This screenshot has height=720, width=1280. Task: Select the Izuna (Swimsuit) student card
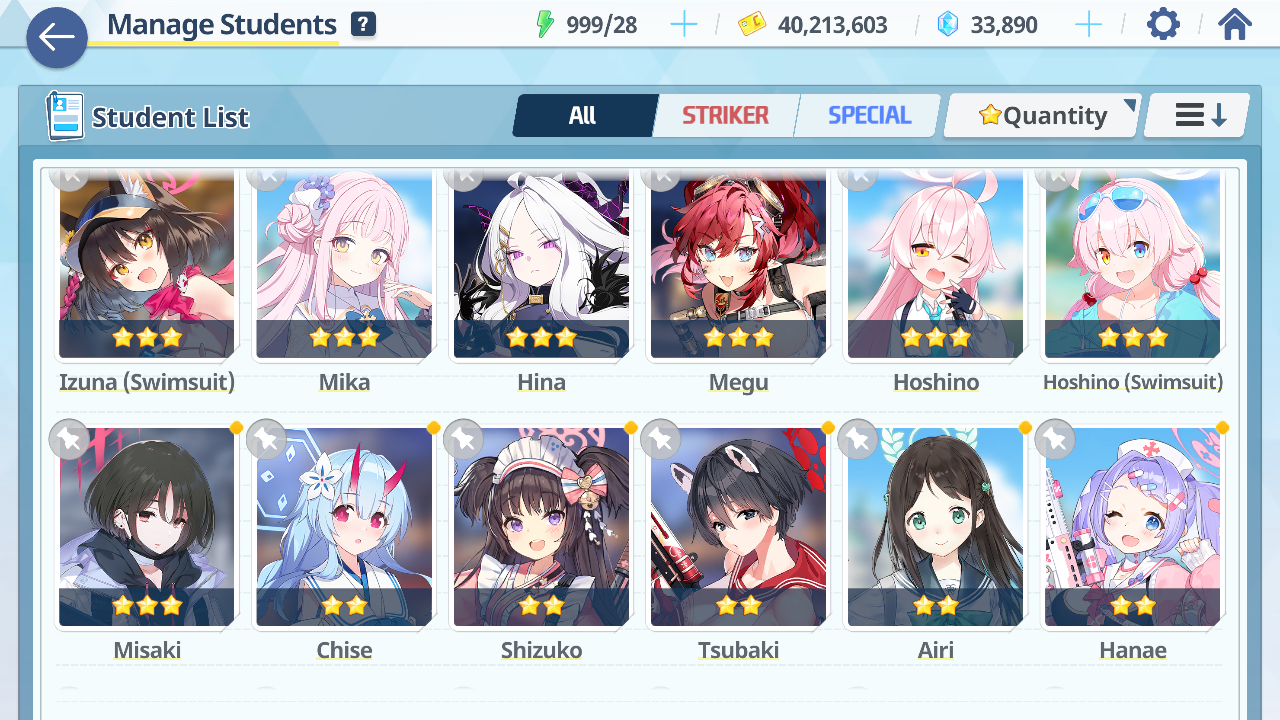(x=146, y=265)
